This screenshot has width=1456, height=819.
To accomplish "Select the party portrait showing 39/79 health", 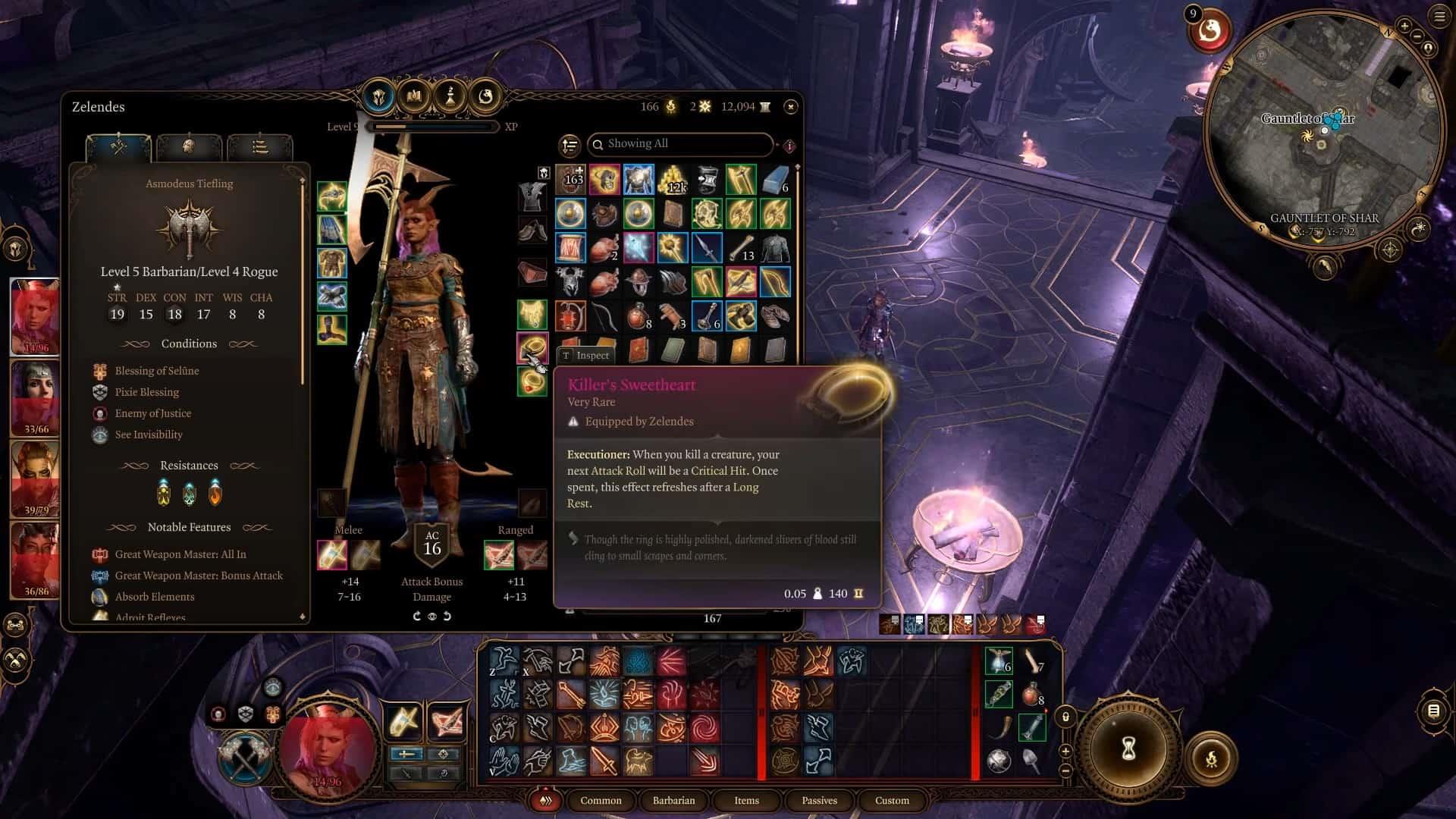I will click(36, 479).
